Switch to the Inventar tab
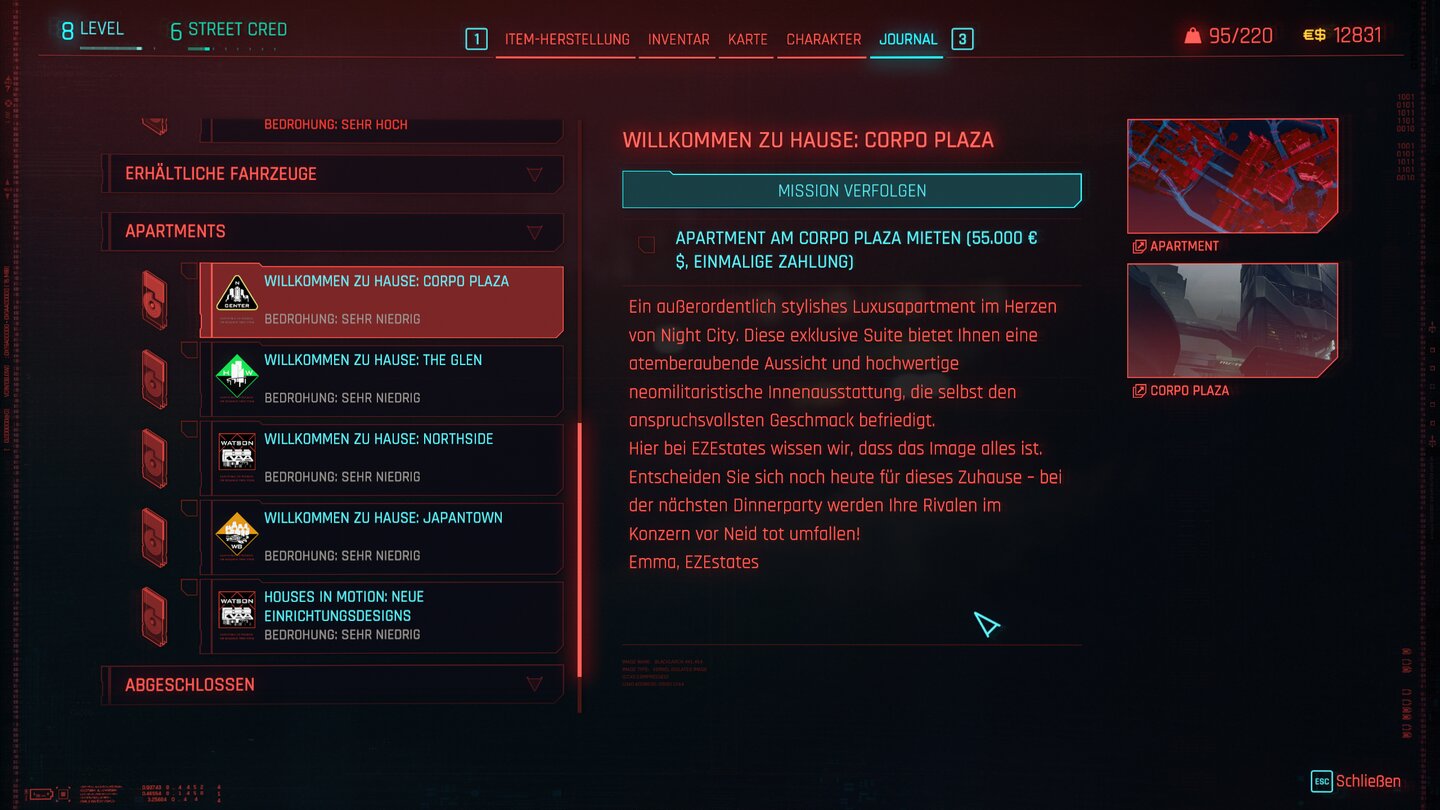This screenshot has width=1440, height=810. click(678, 39)
